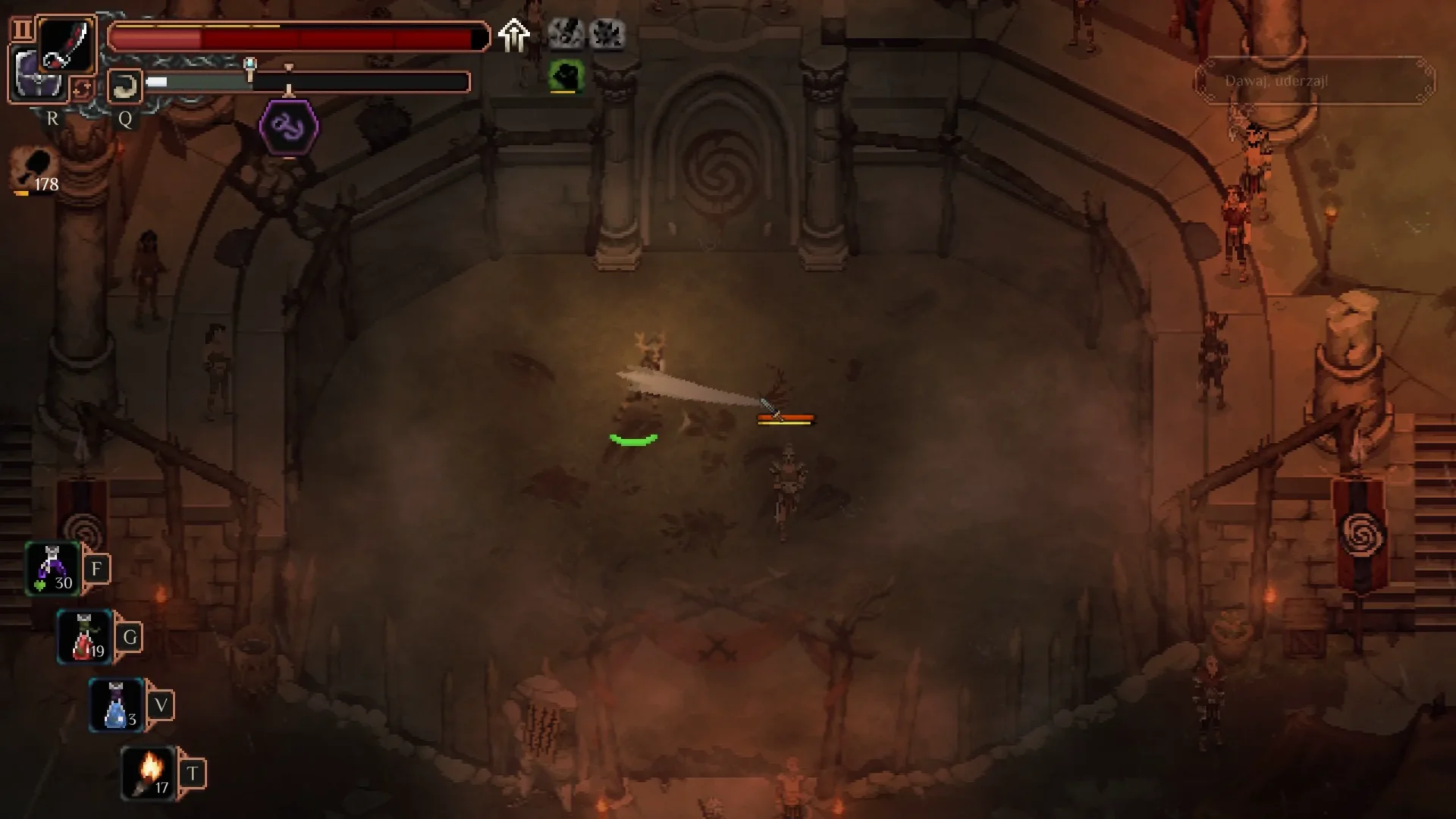The image size is (1456, 819).
Task: Toggle the second greyed-out ability slot
Action: click(x=608, y=33)
